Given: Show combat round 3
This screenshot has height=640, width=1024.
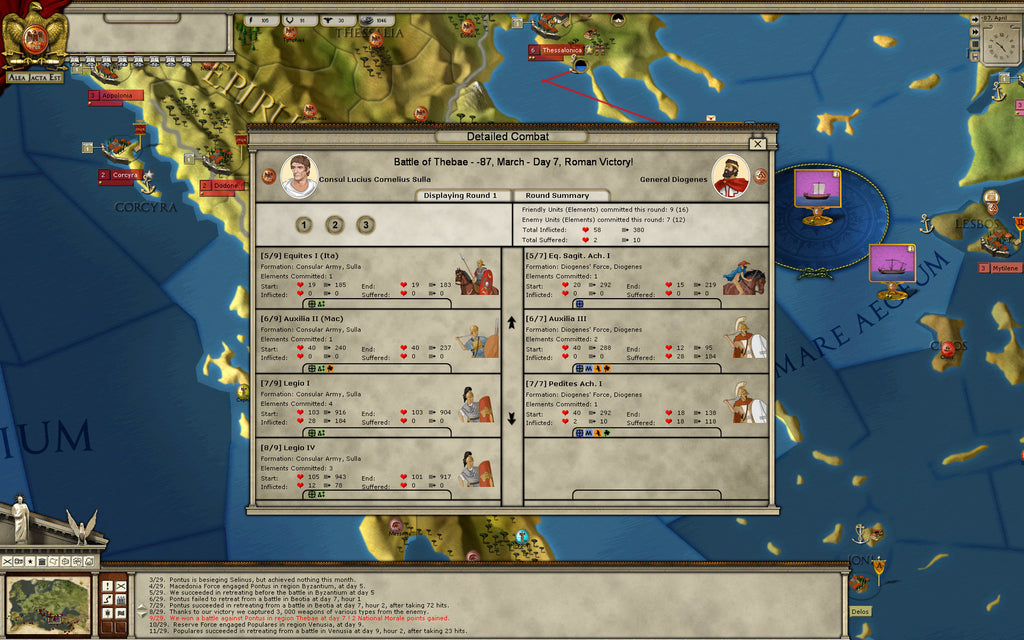Looking at the screenshot, I should coord(366,225).
